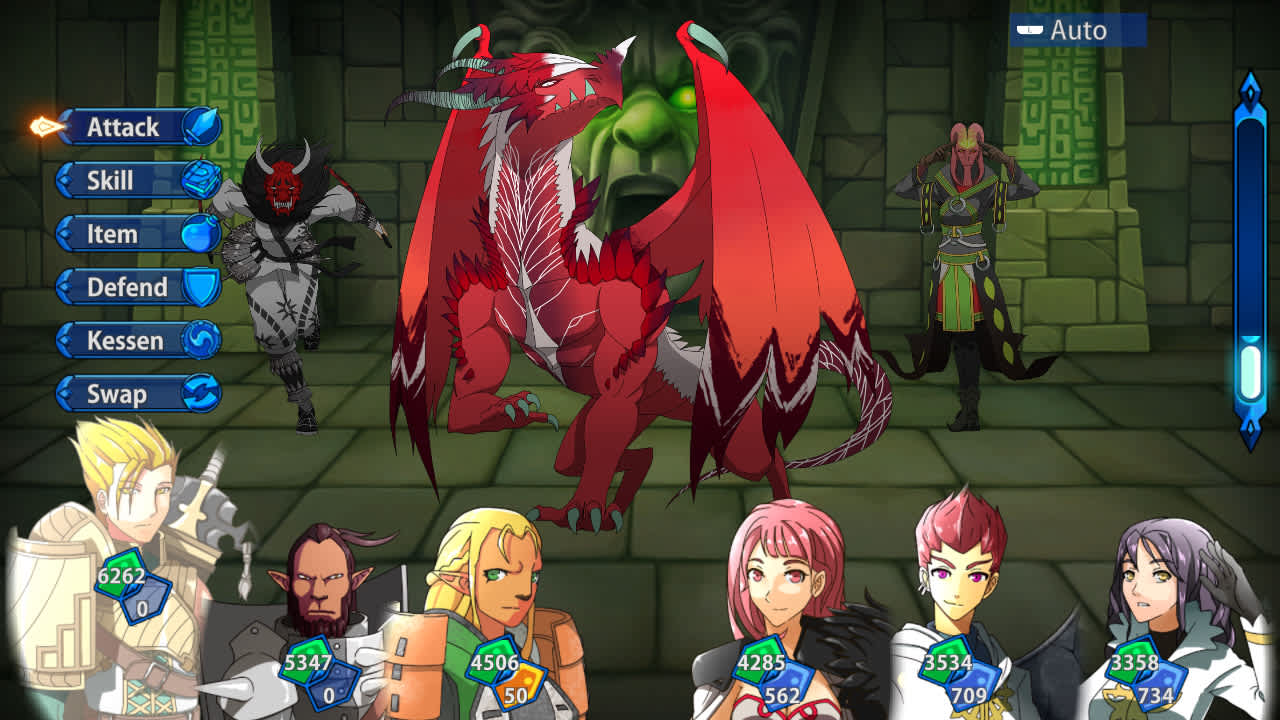Click the diamond icon atop the right scrollbar
This screenshot has height=720, width=1280.
point(1252,88)
